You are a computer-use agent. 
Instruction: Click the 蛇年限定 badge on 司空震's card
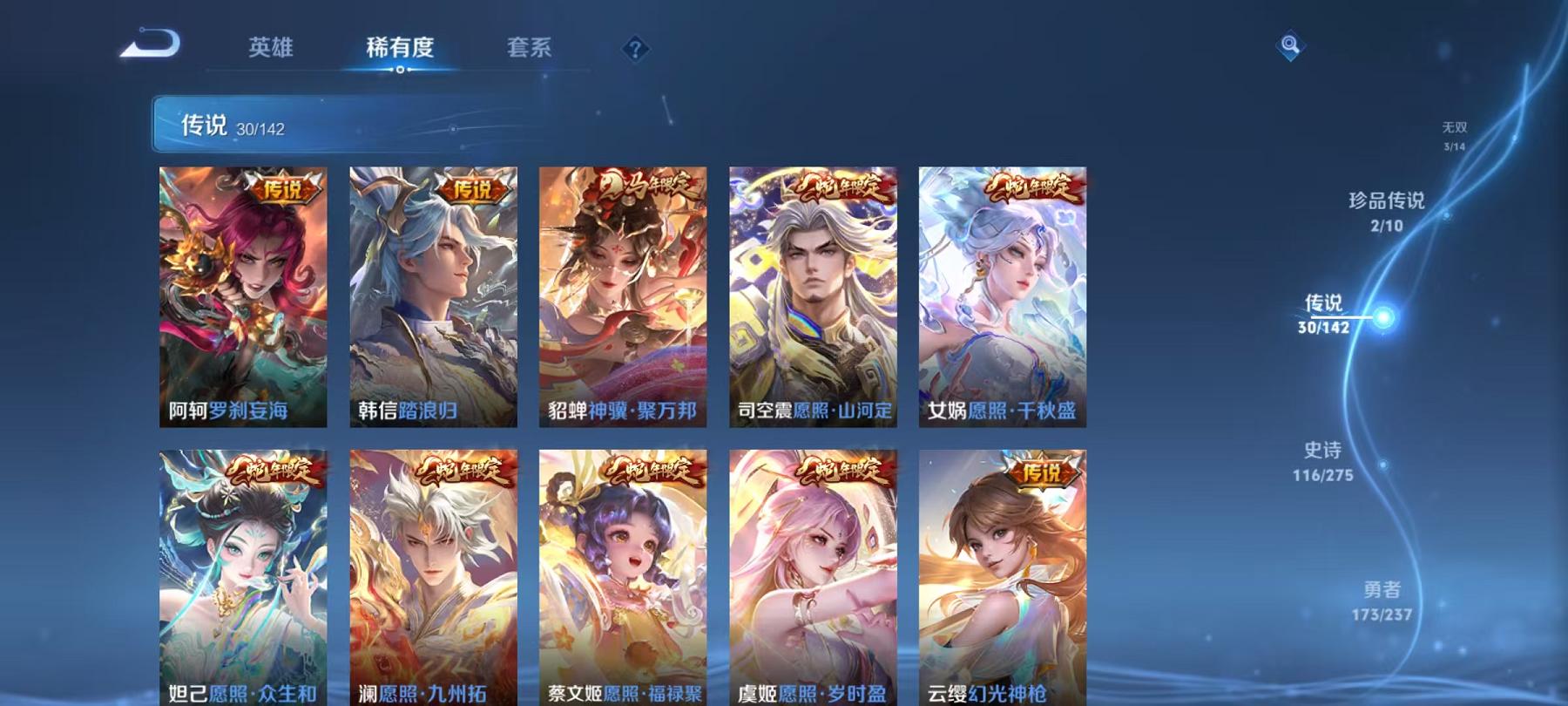tap(841, 188)
